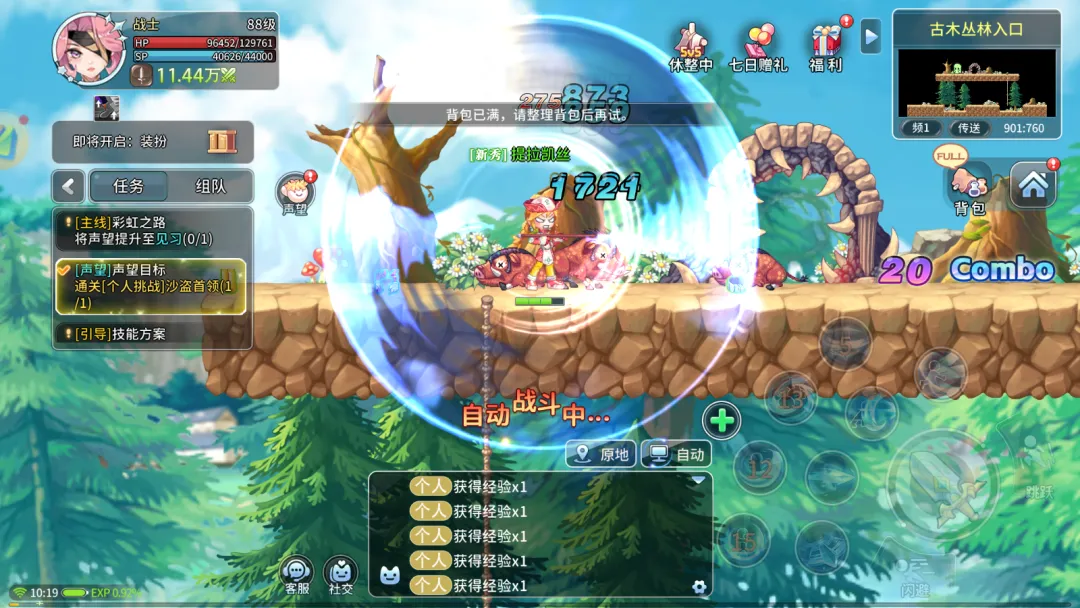This screenshot has width=1080, height=608.
Task: Expand the top menu with the arrow button
Action: [x=871, y=37]
